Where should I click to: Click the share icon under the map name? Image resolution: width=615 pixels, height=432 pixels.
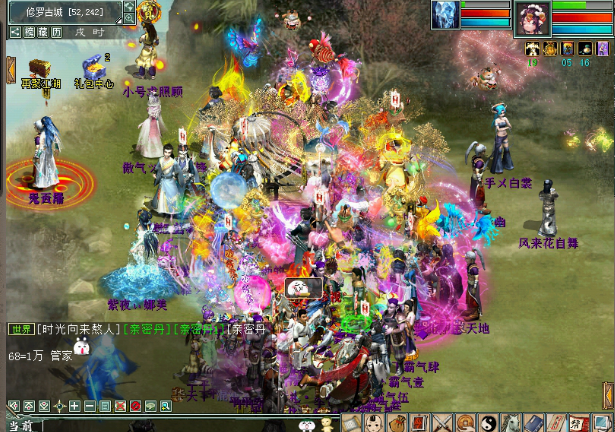click(x=14, y=33)
